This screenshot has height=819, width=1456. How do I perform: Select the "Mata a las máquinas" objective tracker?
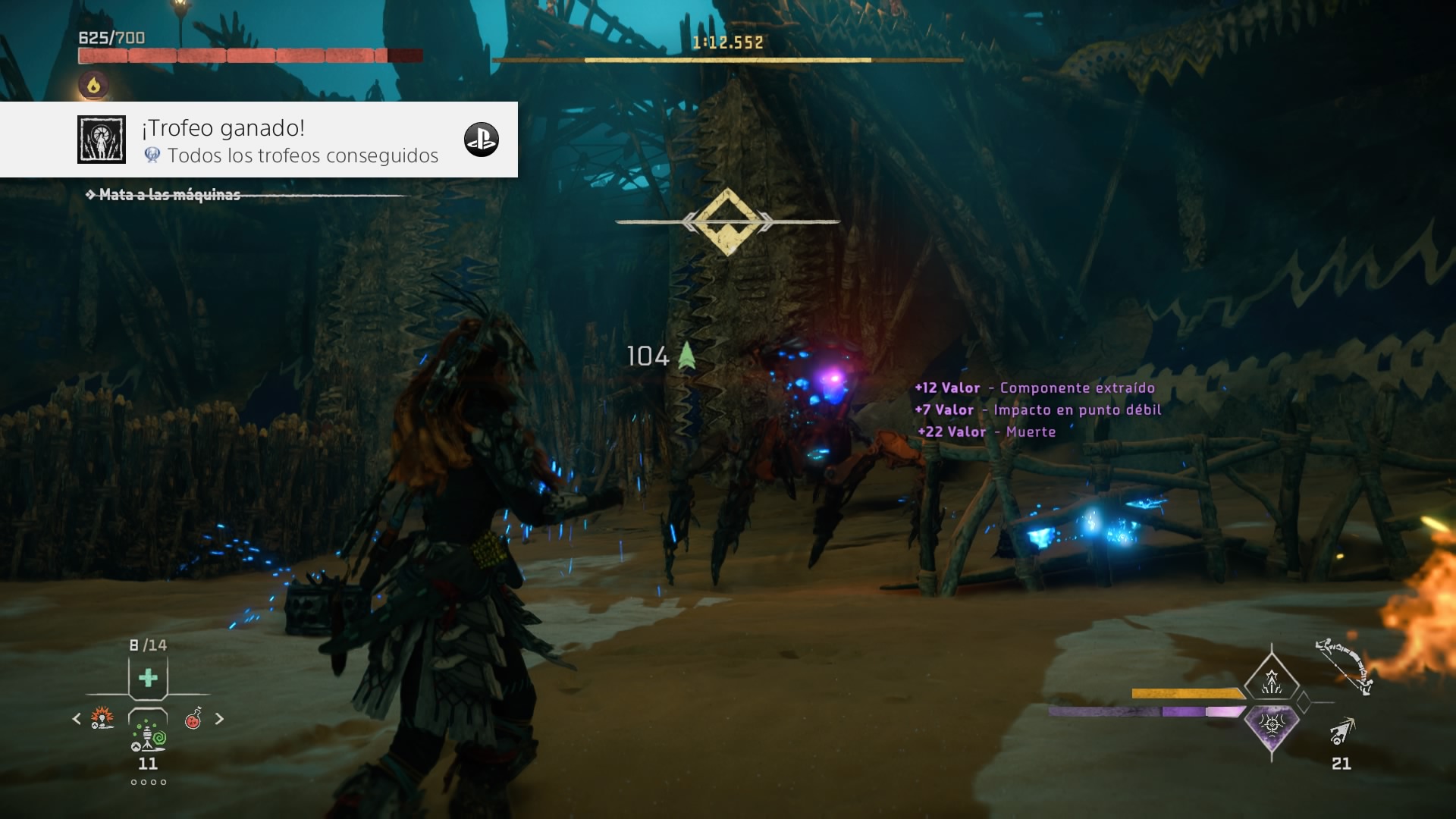coord(169,195)
